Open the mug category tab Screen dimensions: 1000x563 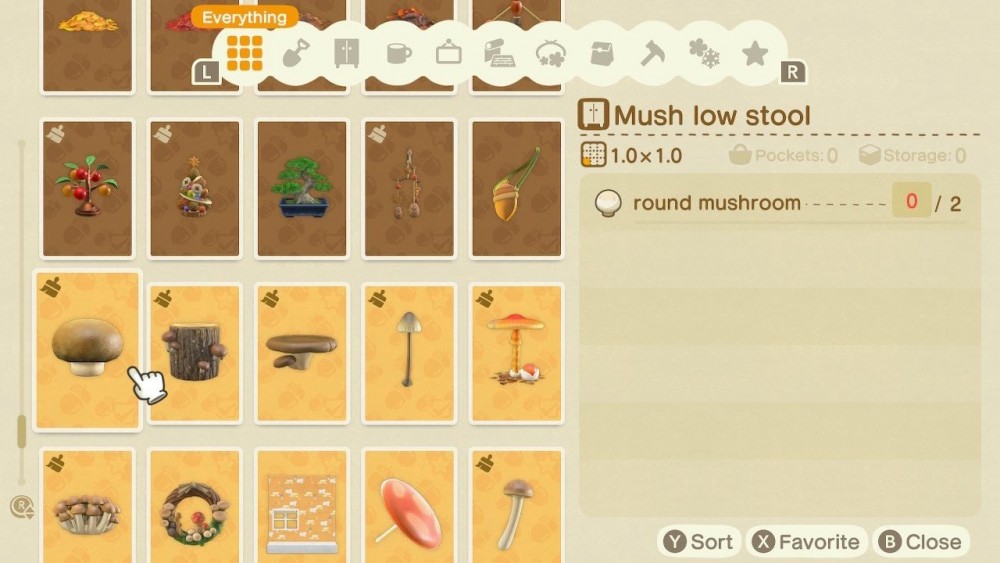[398, 53]
